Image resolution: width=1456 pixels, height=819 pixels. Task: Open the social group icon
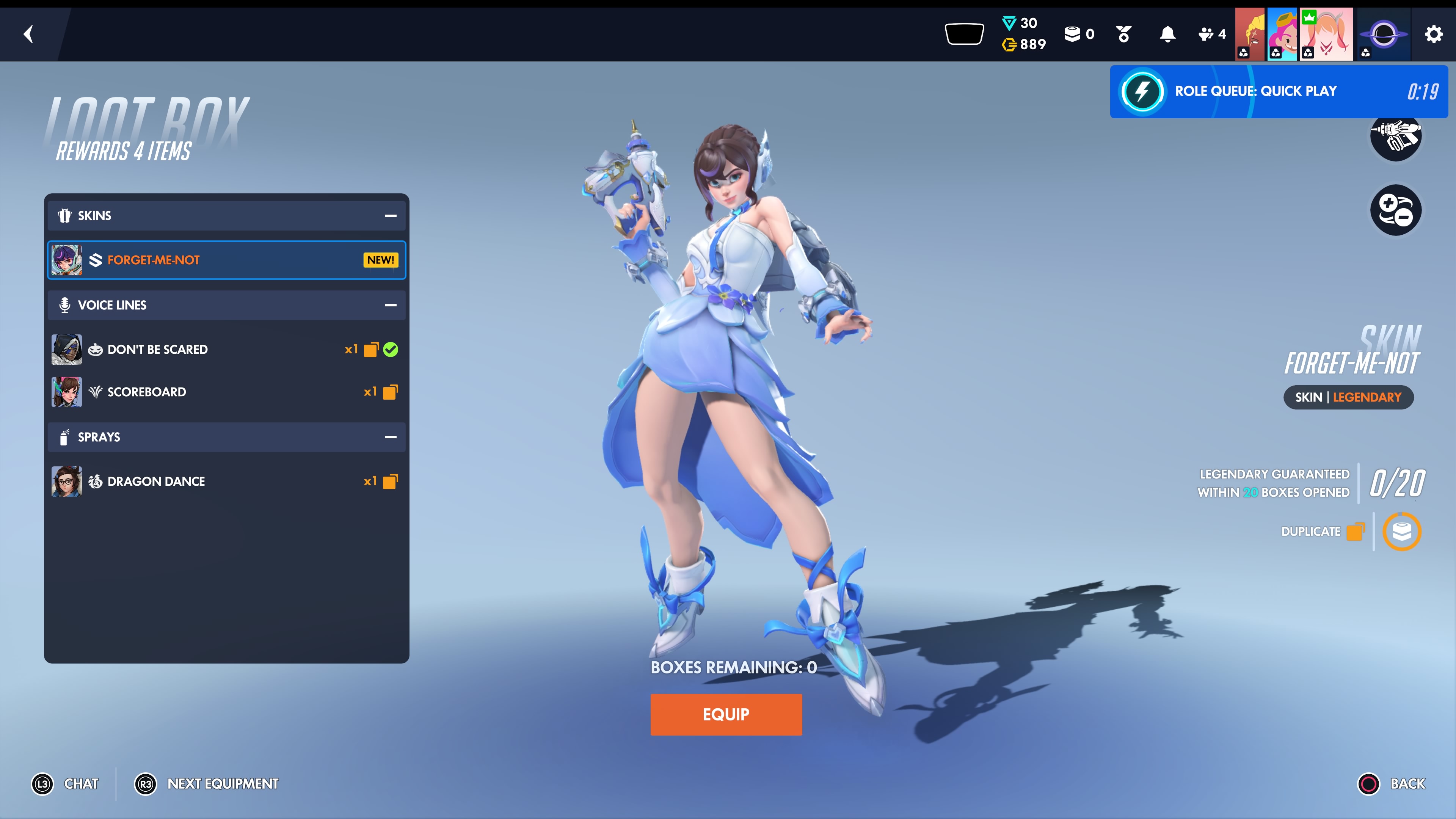[1211, 35]
